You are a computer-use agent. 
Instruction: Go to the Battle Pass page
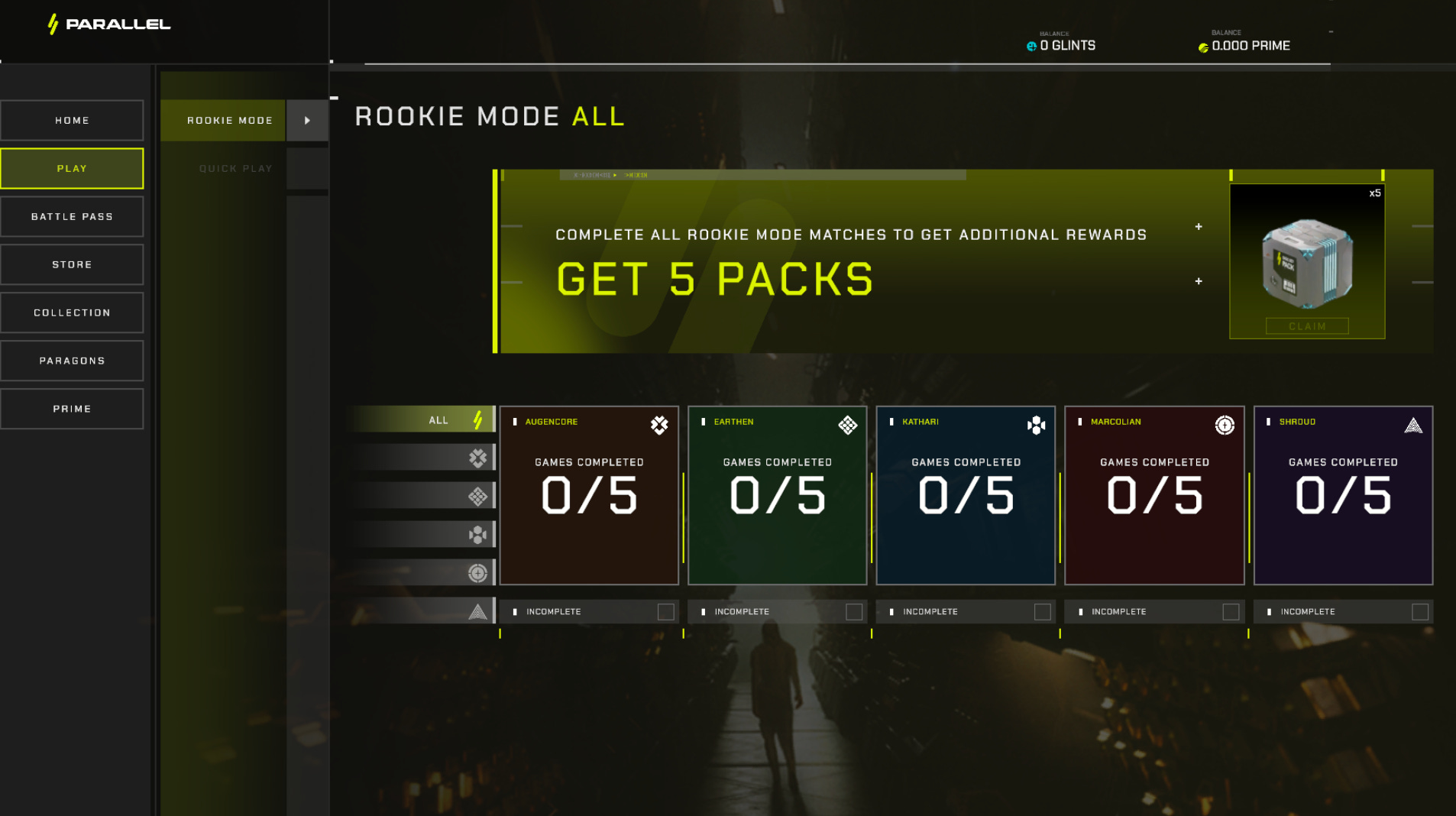(72, 216)
